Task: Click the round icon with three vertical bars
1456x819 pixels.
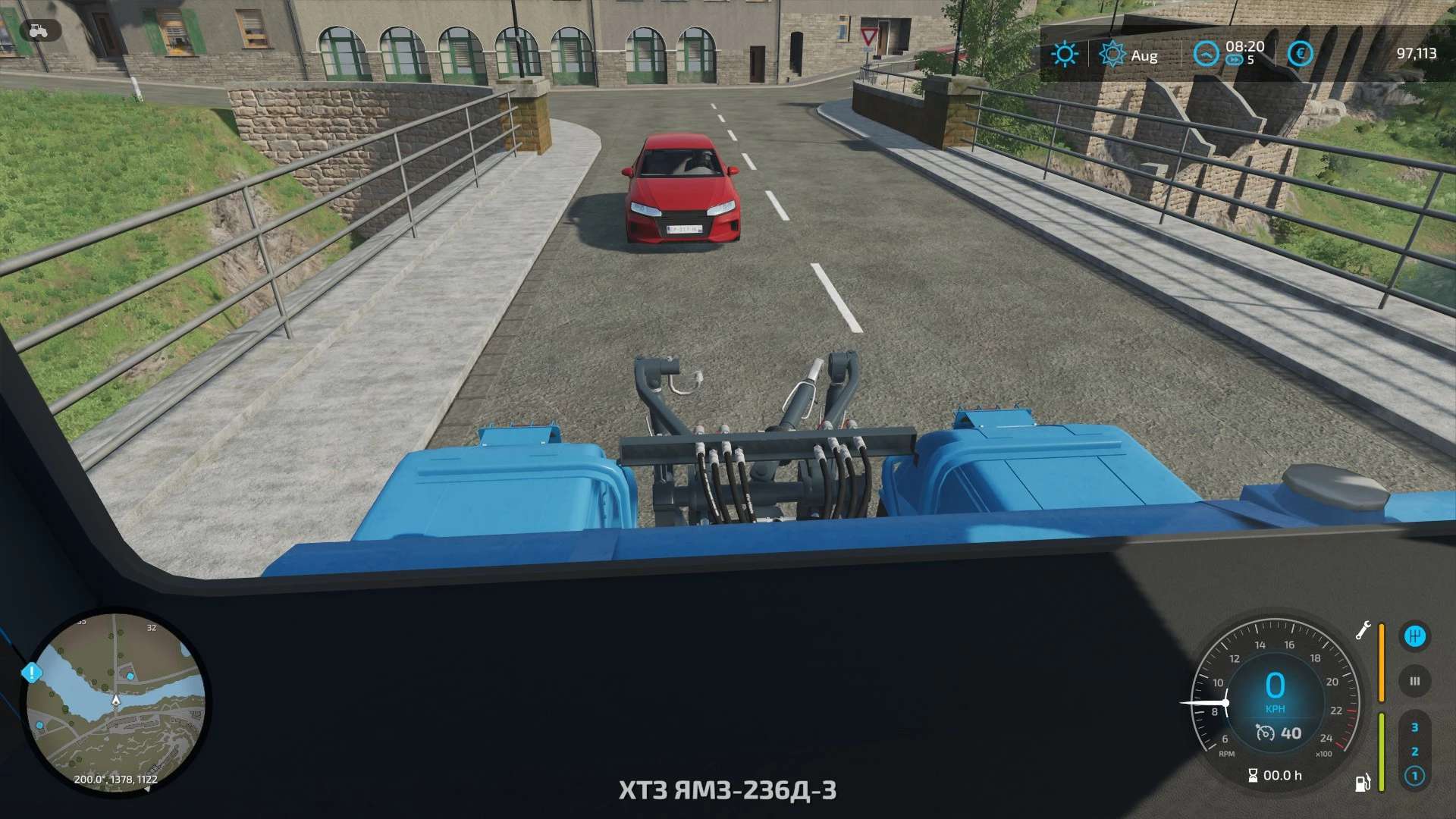Action: [x=1414, y=681]
